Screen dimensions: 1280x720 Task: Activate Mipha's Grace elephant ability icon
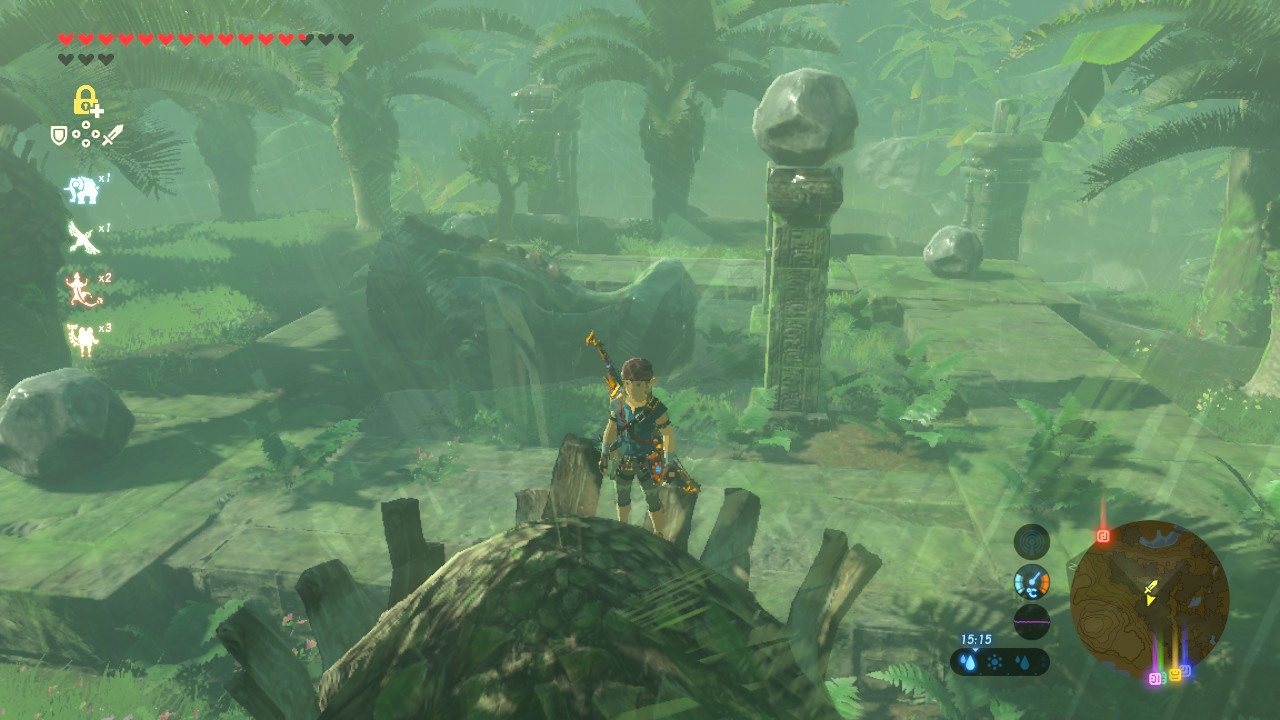81,188
